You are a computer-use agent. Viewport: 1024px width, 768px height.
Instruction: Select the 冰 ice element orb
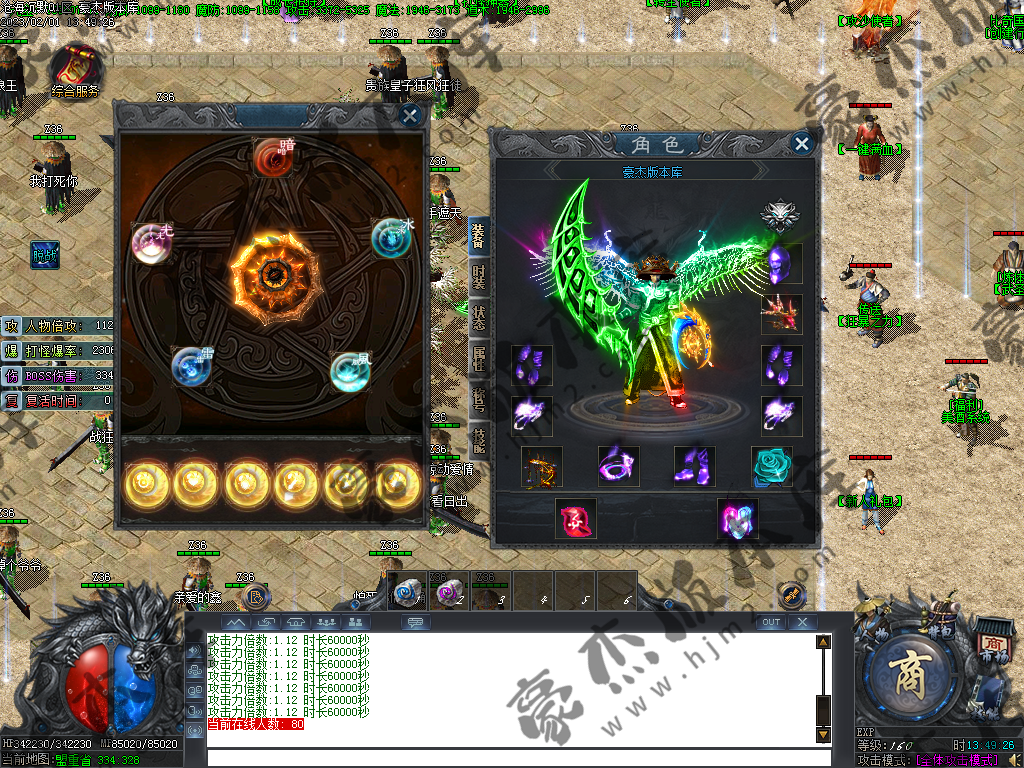tap(391, 238)
